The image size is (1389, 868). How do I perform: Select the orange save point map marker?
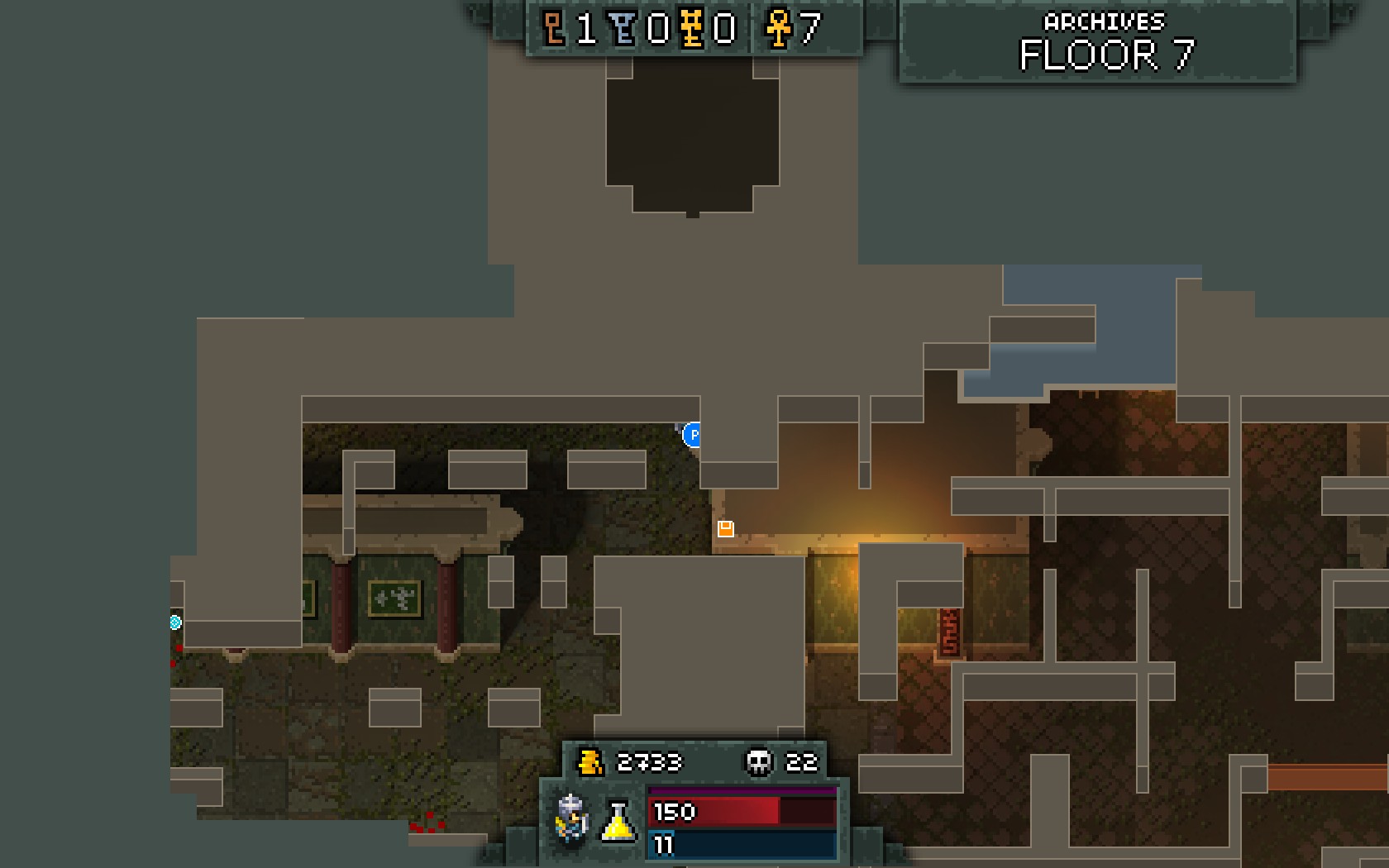(x=725, y=528)
